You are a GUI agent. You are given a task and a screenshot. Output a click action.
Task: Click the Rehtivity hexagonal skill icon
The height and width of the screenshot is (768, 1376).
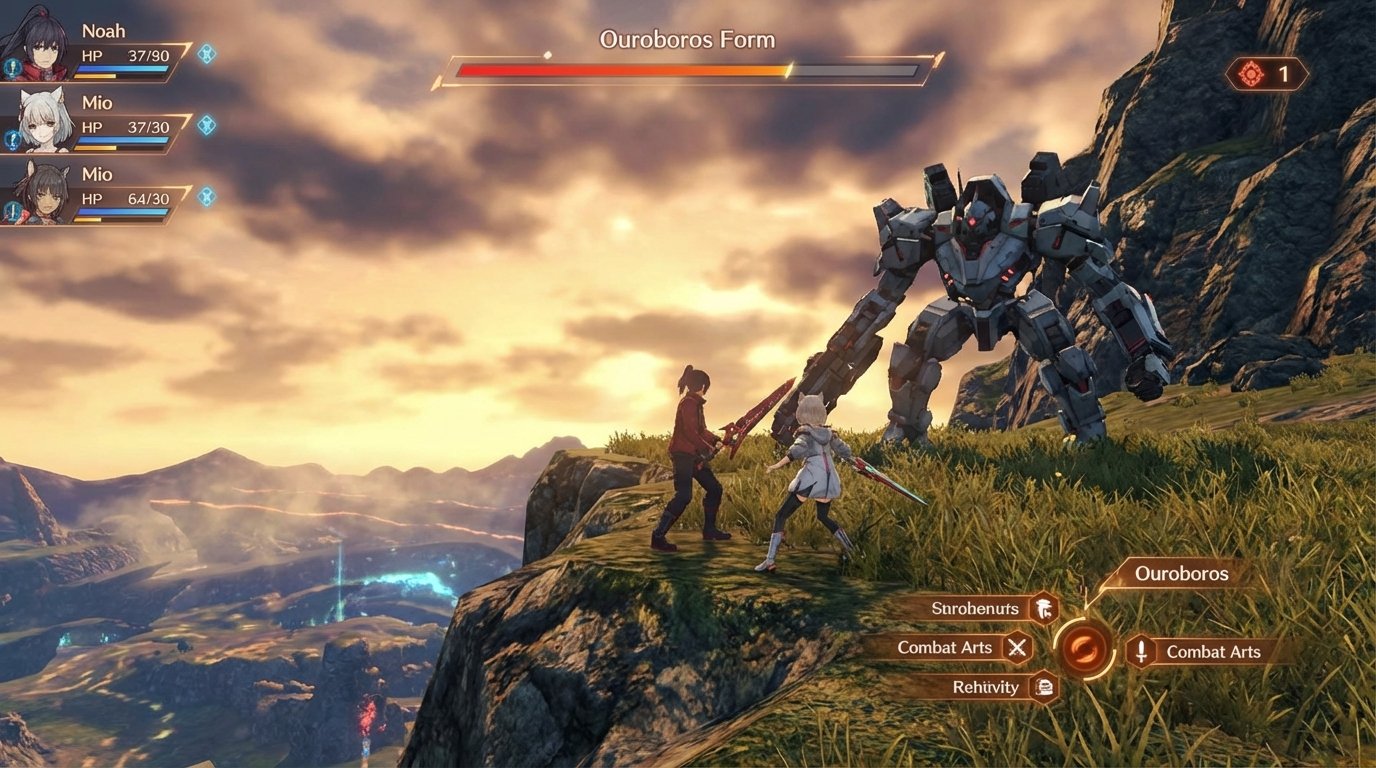(x=1042, y=687)
